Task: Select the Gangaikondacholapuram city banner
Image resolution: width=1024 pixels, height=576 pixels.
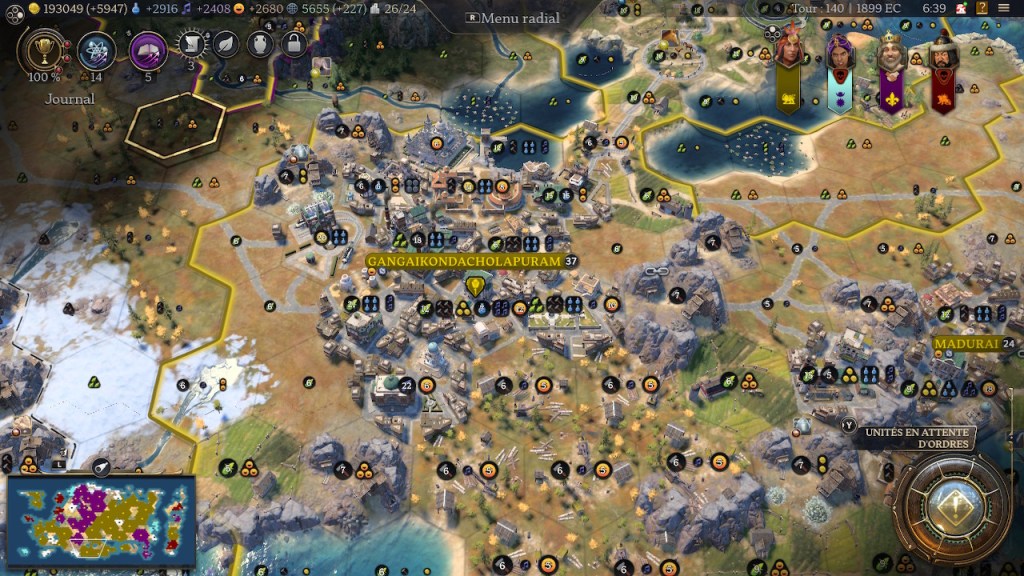Action: point(465,261)
